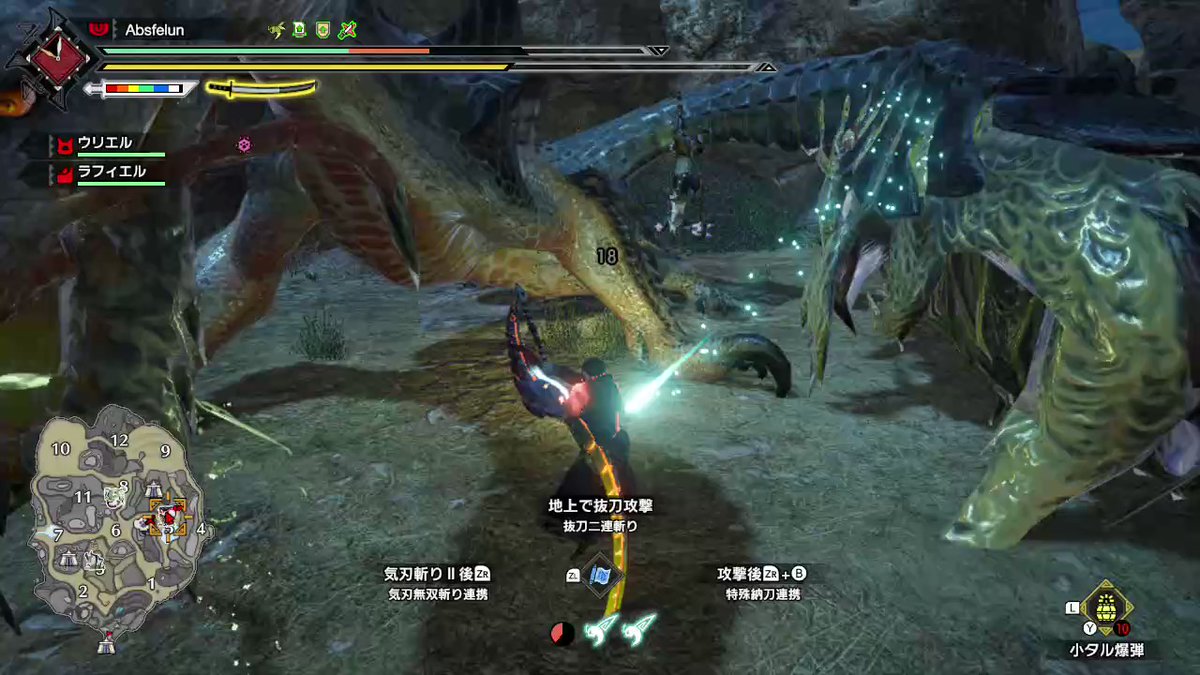
Task: Select area 12 on the minimap
Action: pyautogui.click(x=120, y=440)
